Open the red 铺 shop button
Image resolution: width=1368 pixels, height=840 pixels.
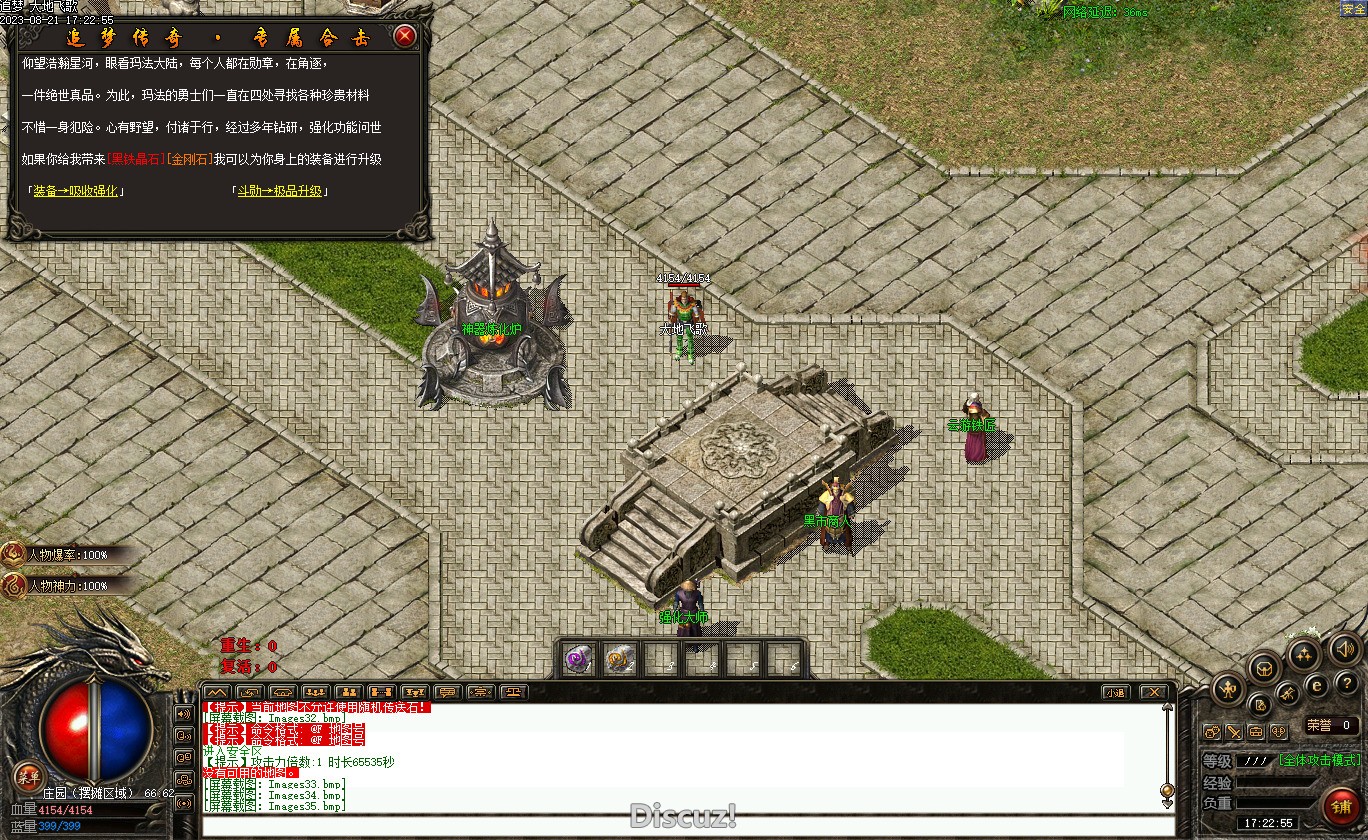1339,806
